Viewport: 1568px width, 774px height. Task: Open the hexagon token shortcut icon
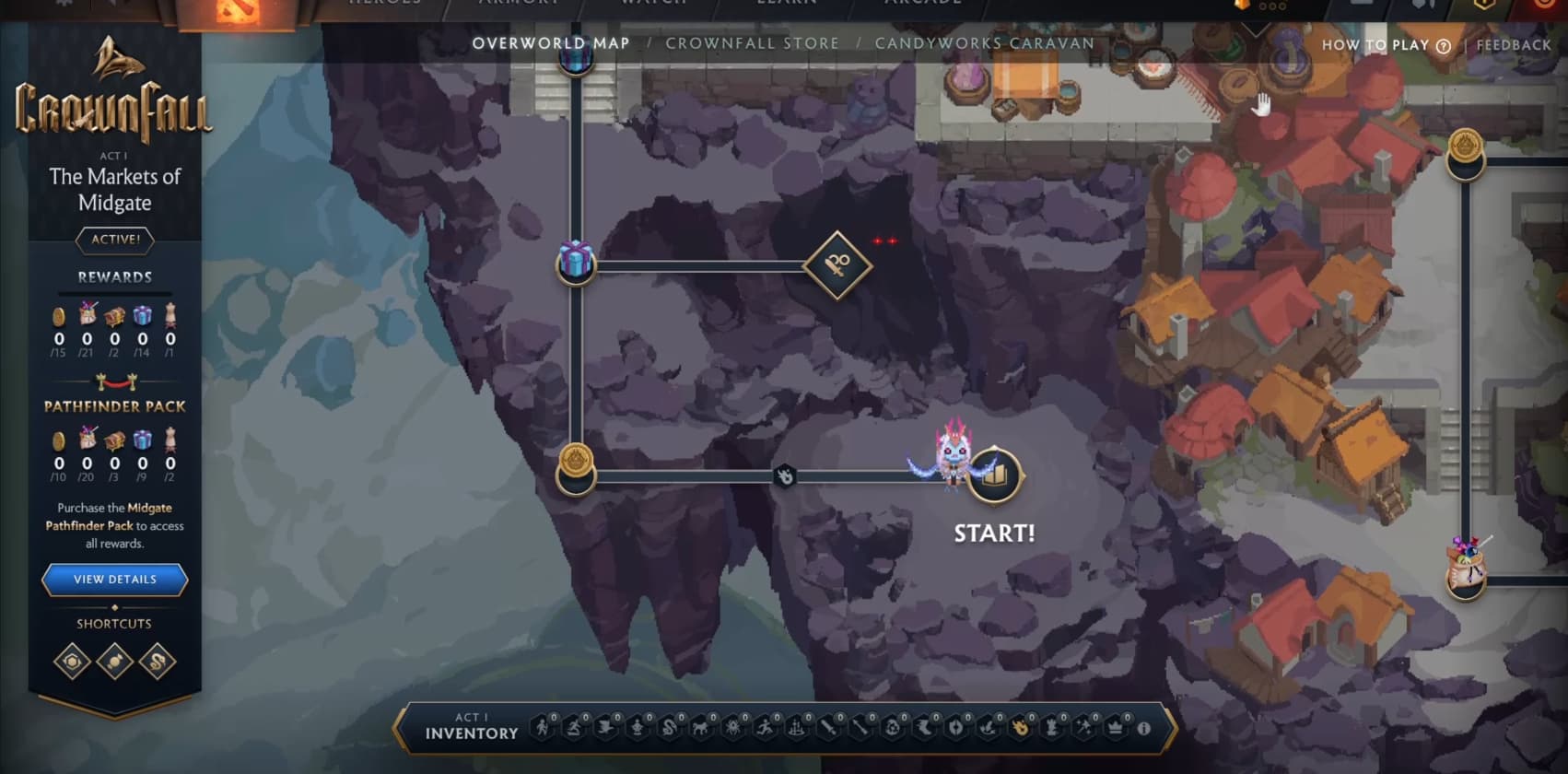pos(73,662)
